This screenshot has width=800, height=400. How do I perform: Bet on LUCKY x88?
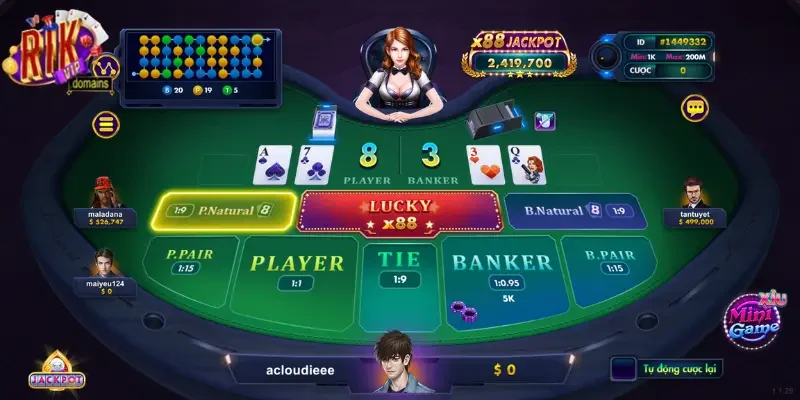399,212
